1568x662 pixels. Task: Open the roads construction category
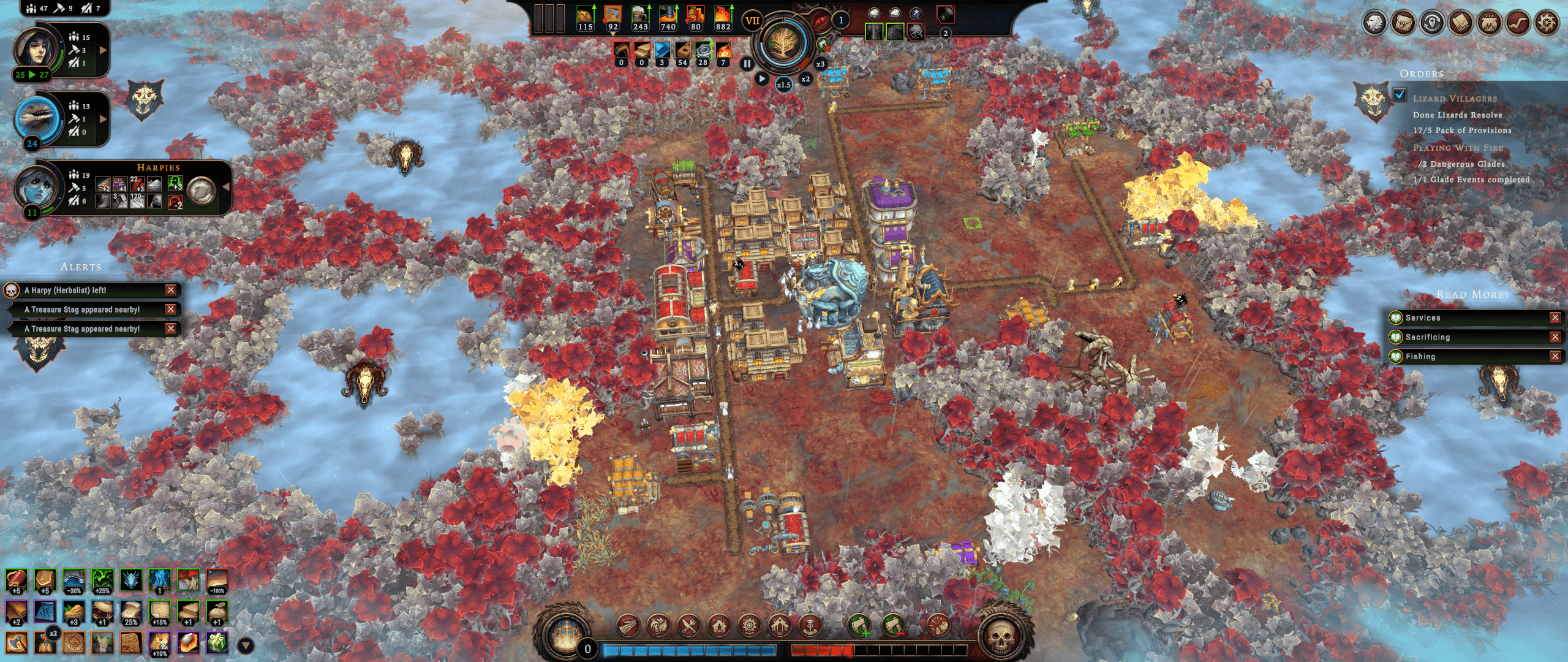point(628,626)
